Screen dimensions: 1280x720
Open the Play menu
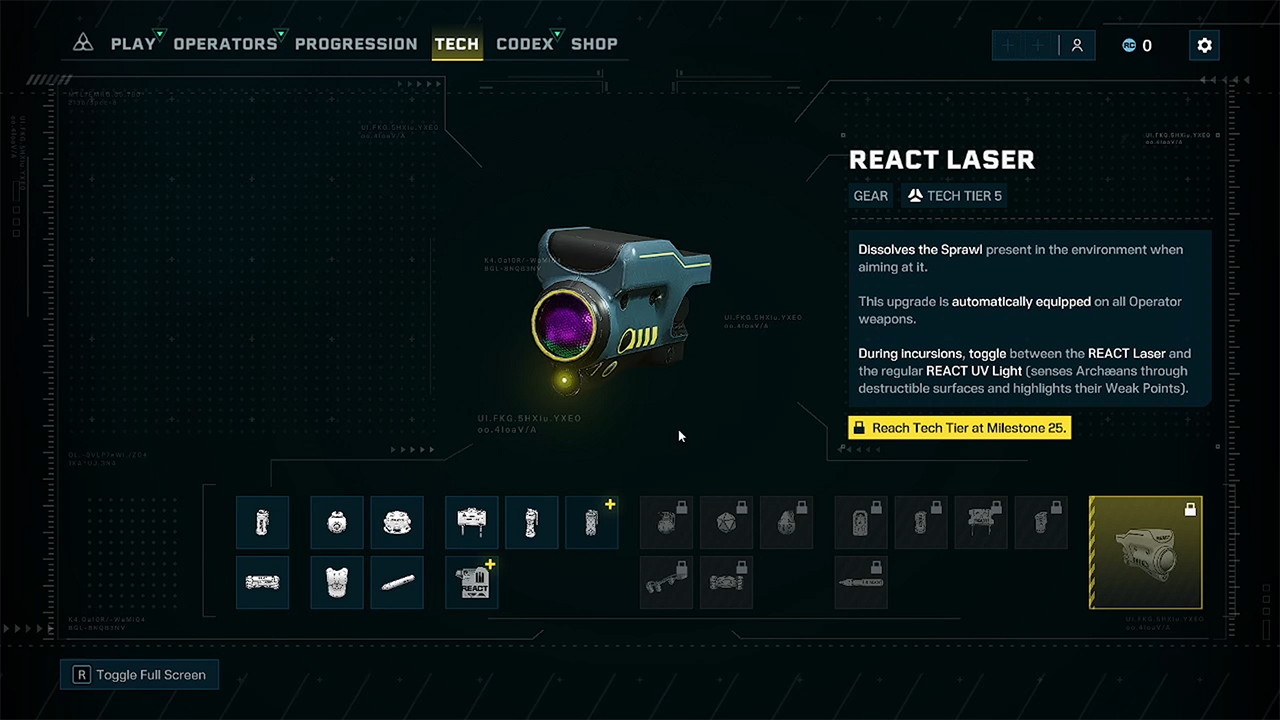tap(133, 44)
